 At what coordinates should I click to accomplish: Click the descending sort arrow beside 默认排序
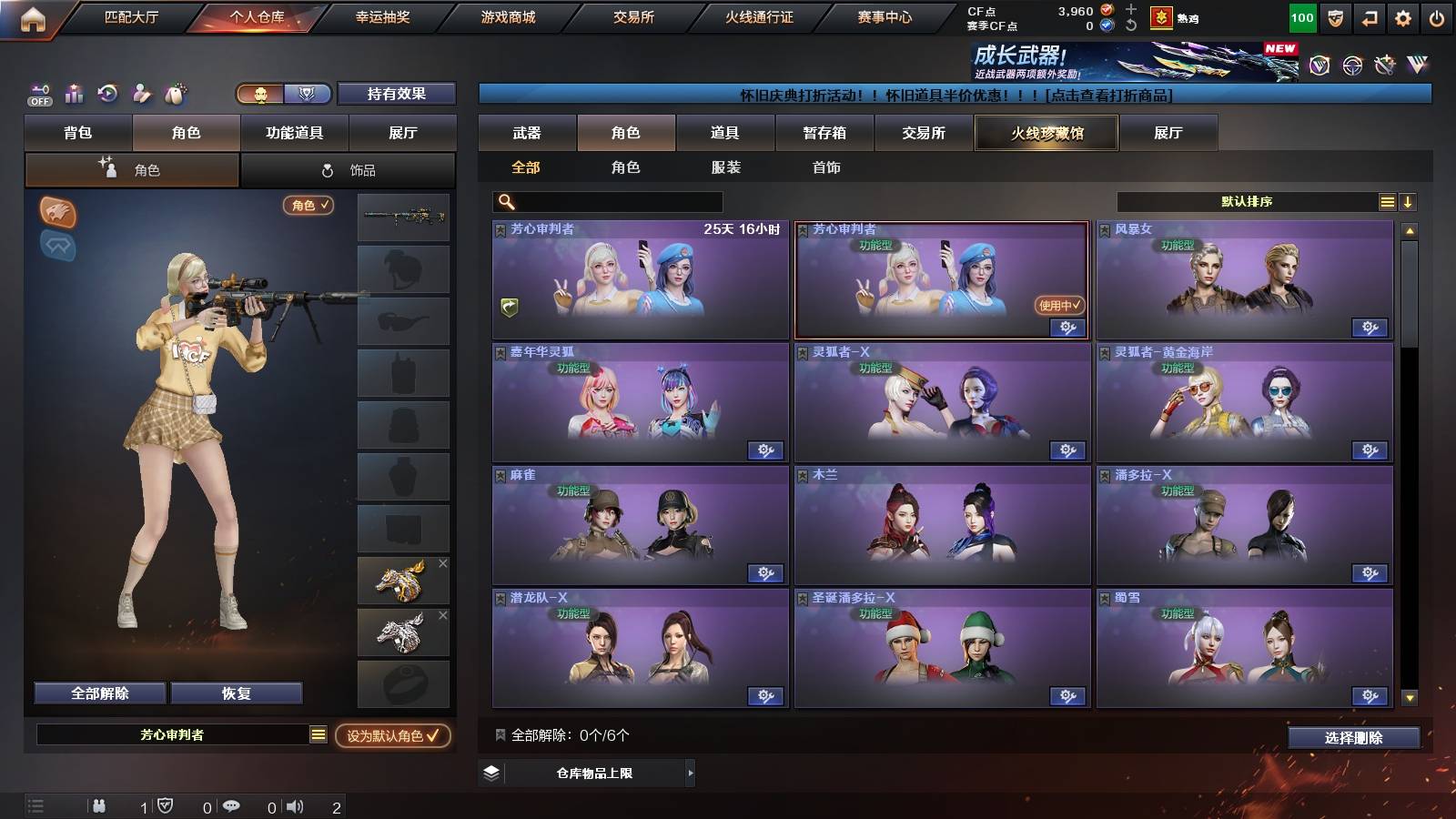(x=1407, y=201)
